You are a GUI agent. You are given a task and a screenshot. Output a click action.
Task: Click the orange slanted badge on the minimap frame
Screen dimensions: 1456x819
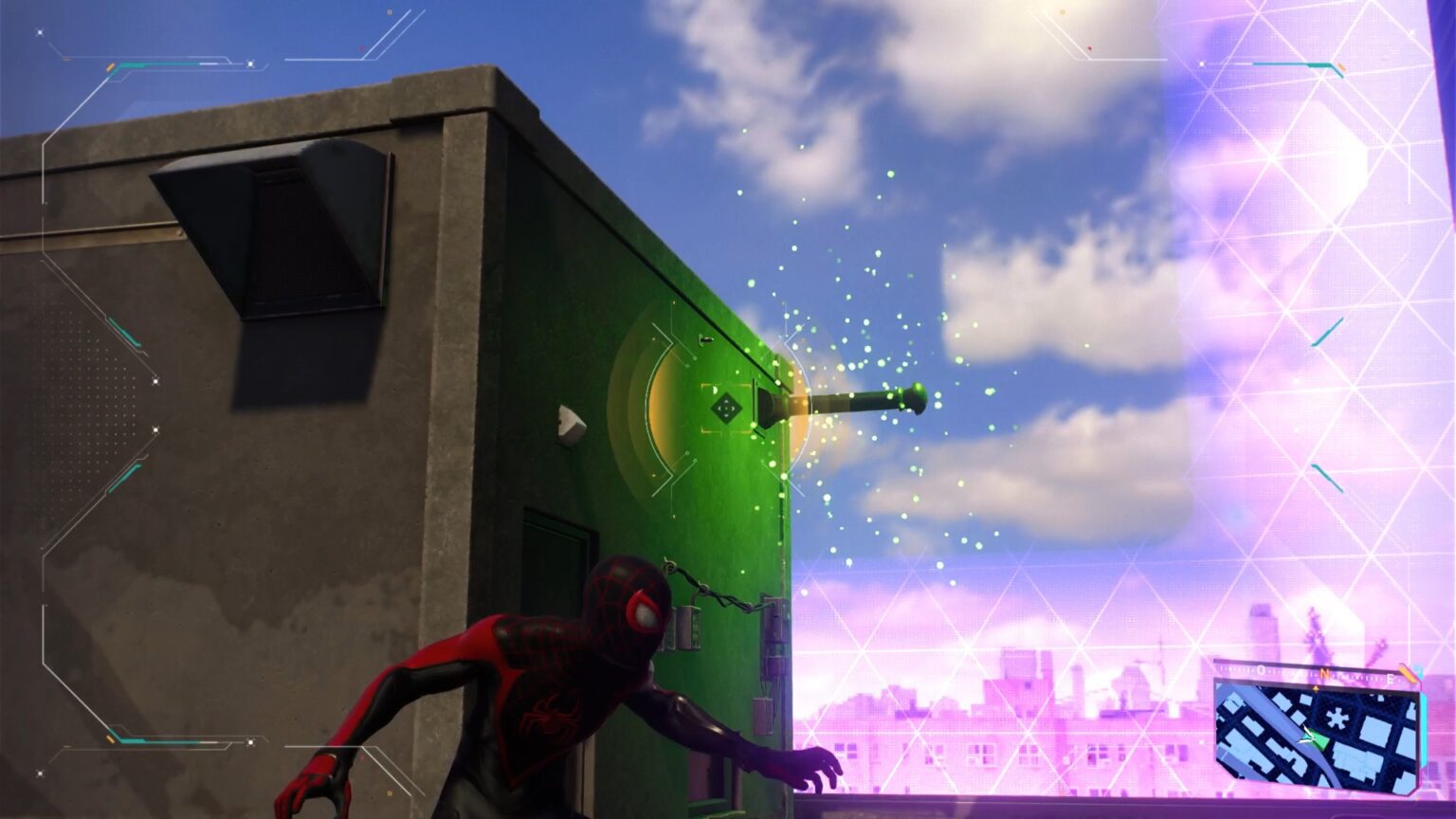tap(1408, 673)
